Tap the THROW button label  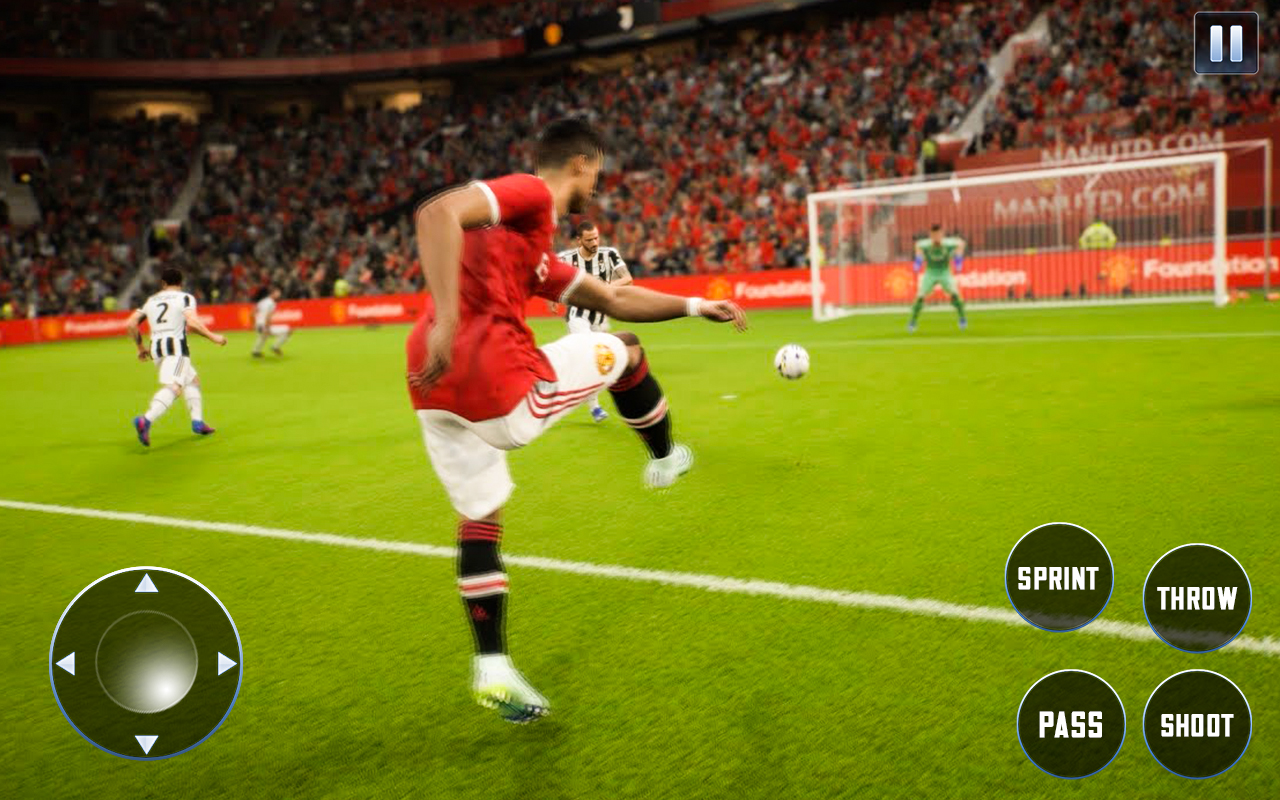(x=1196, y=598)
